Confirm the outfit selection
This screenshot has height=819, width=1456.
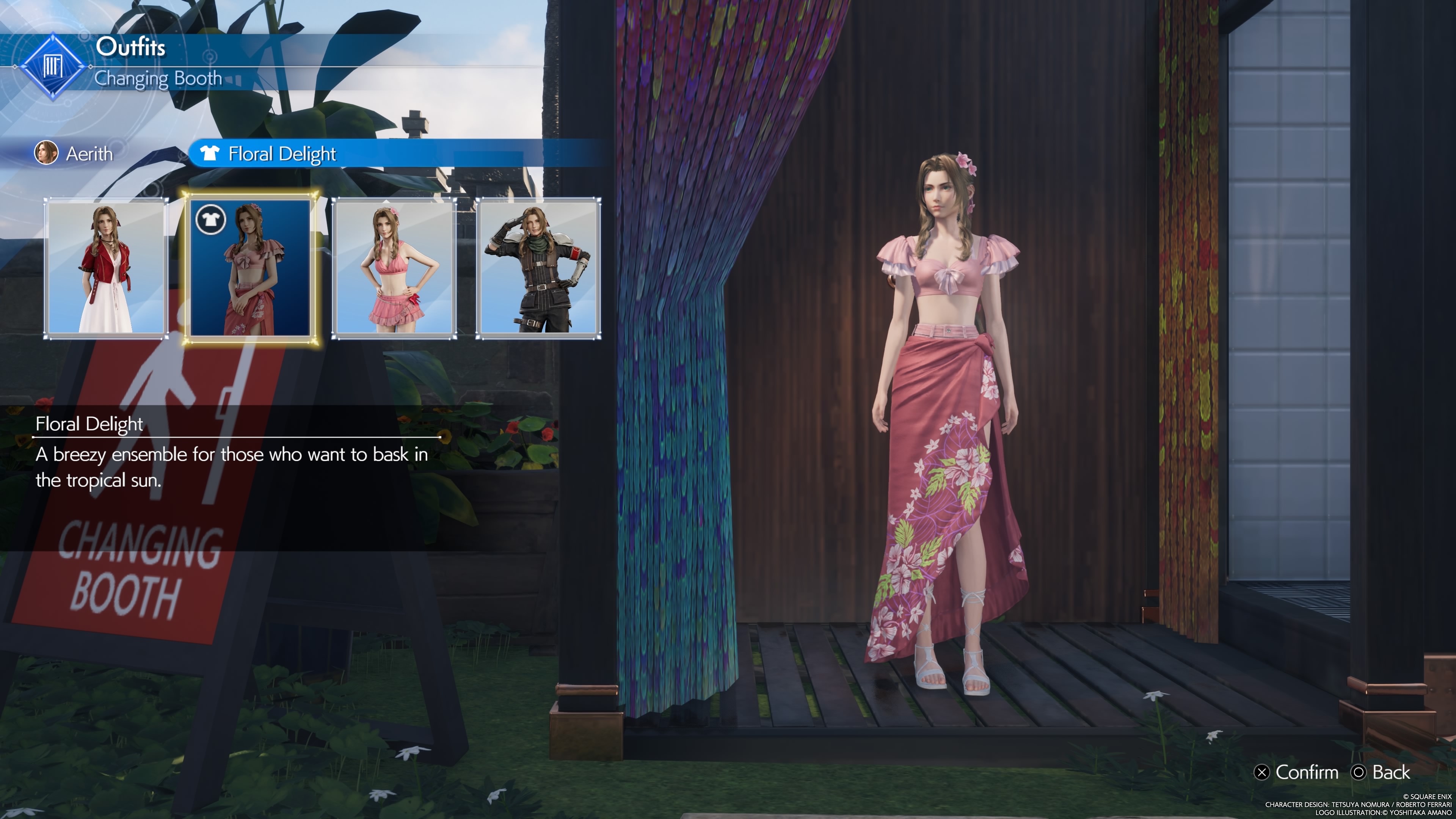(x=1297, y=772)
